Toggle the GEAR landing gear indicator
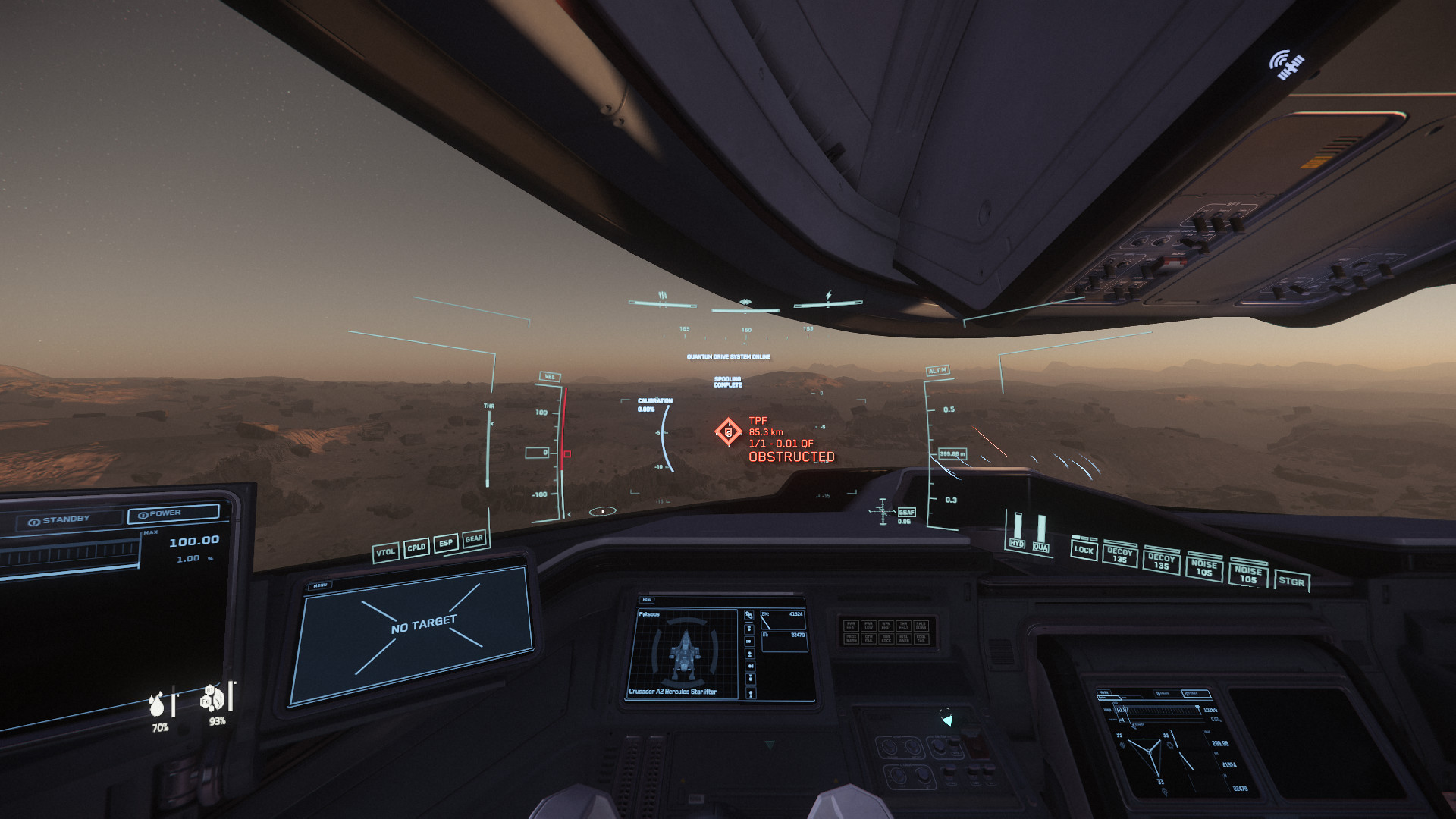1456x819 pixels. [474, 538]
